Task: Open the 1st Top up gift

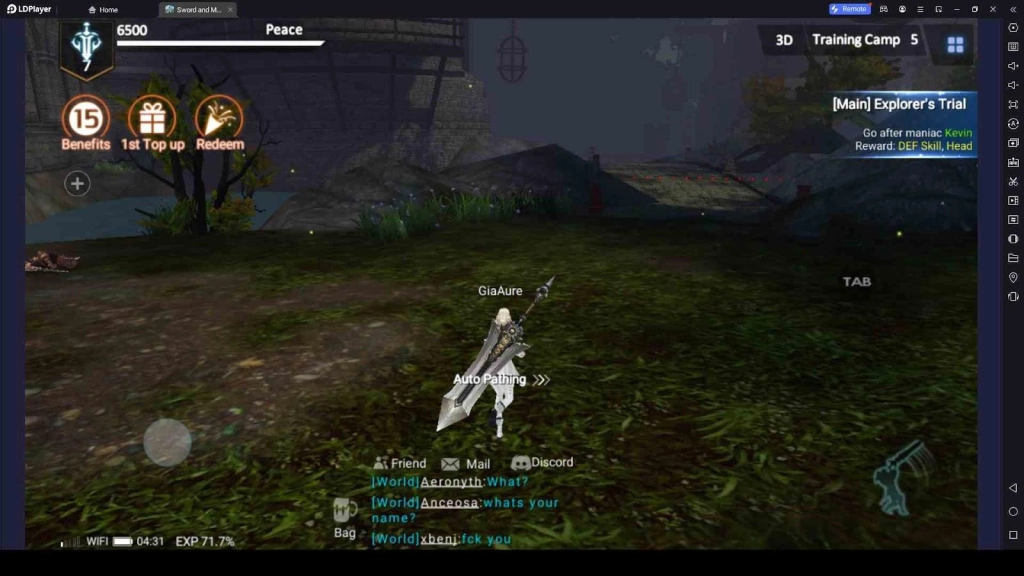Action: [x=152, y=120]
